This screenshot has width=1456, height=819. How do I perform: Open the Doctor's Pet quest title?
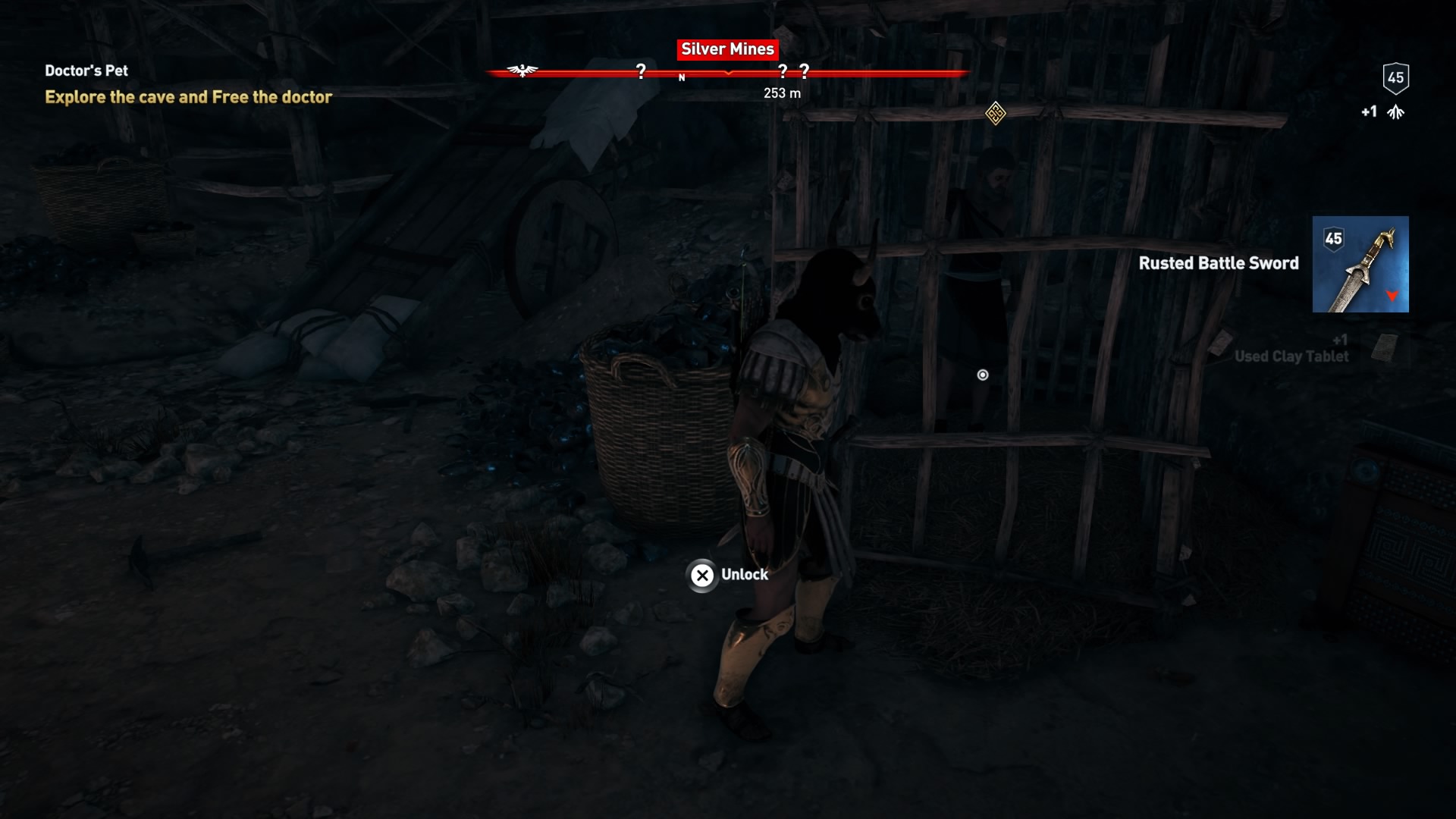pos(86,71)
